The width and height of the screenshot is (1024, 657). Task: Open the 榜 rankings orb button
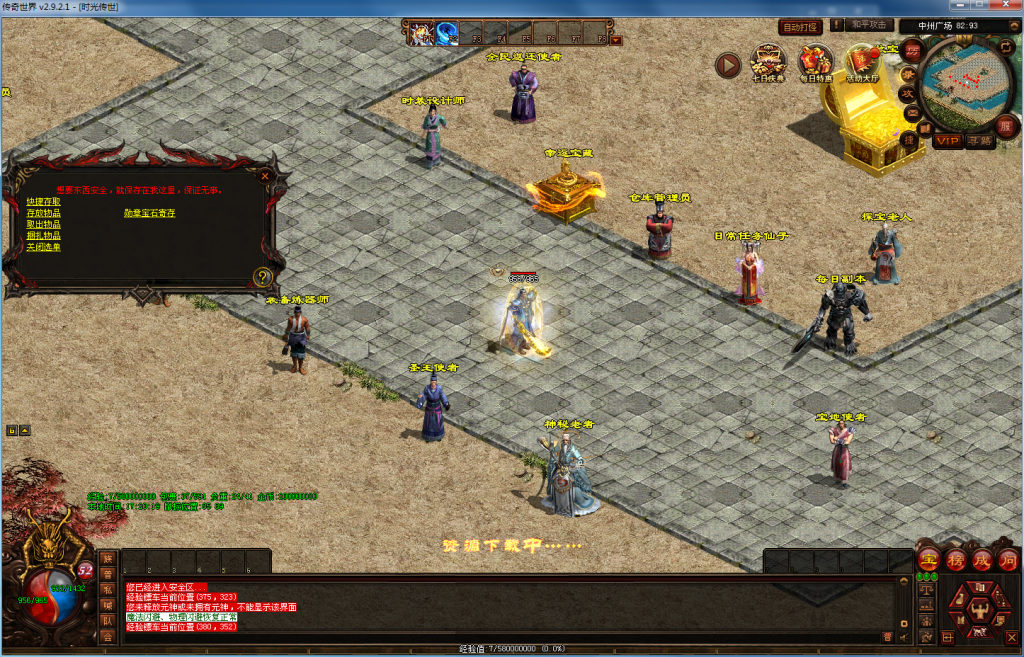tap(955, 559)
